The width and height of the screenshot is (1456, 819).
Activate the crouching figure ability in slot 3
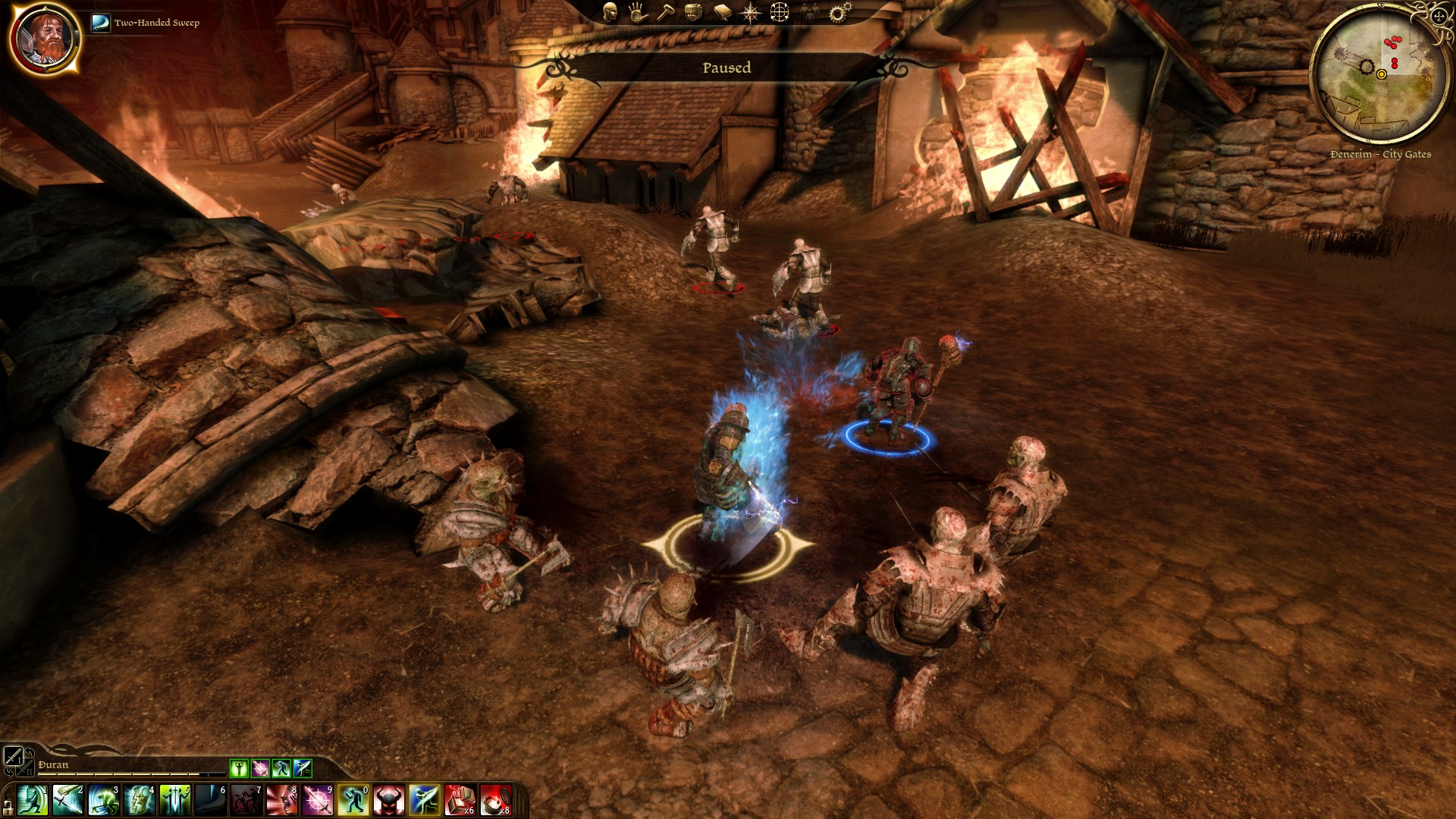point(103,801)
